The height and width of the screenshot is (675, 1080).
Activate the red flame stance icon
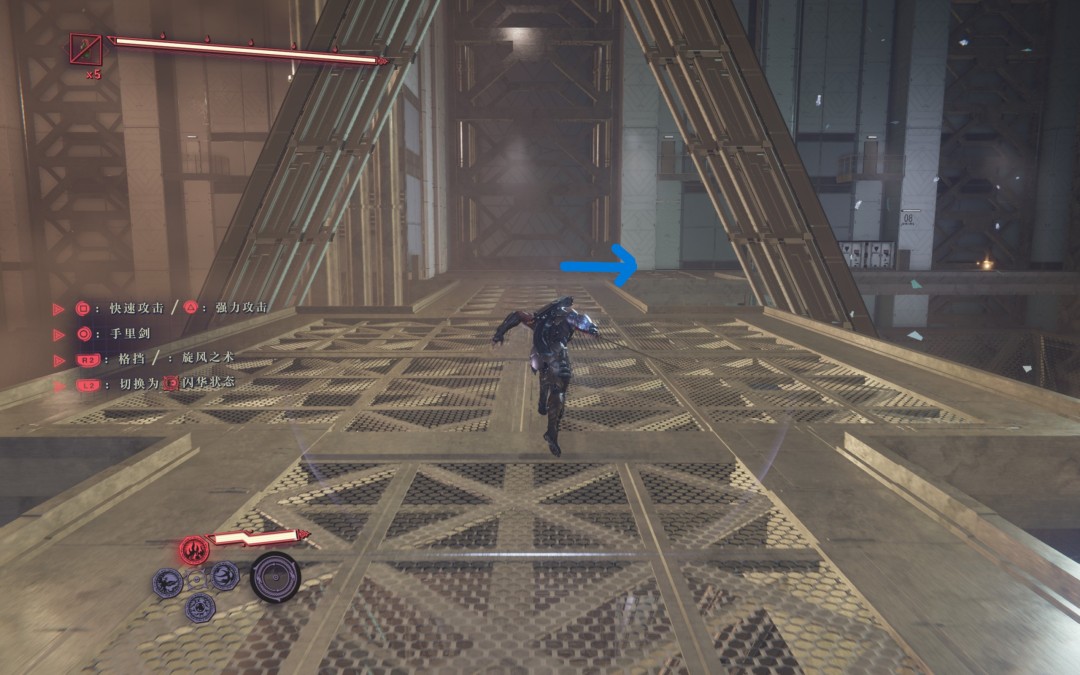coord(193,549)
